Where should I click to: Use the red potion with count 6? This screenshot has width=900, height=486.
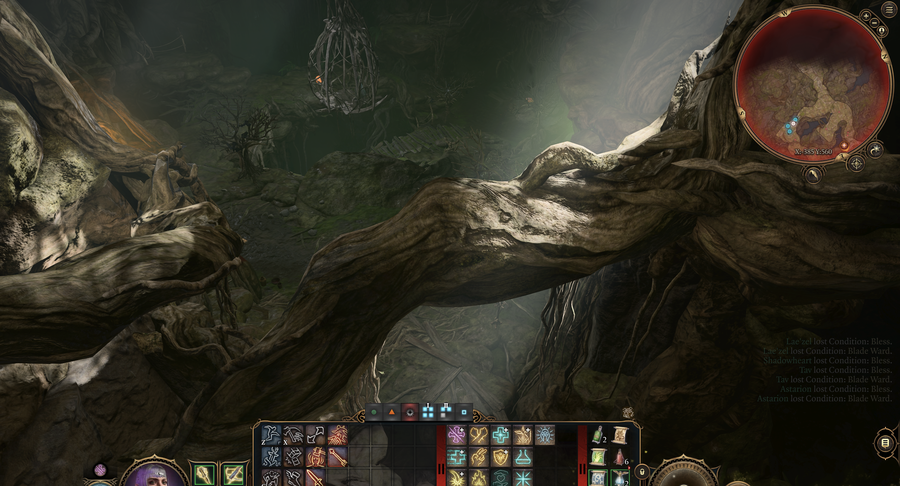click(619, 457)
